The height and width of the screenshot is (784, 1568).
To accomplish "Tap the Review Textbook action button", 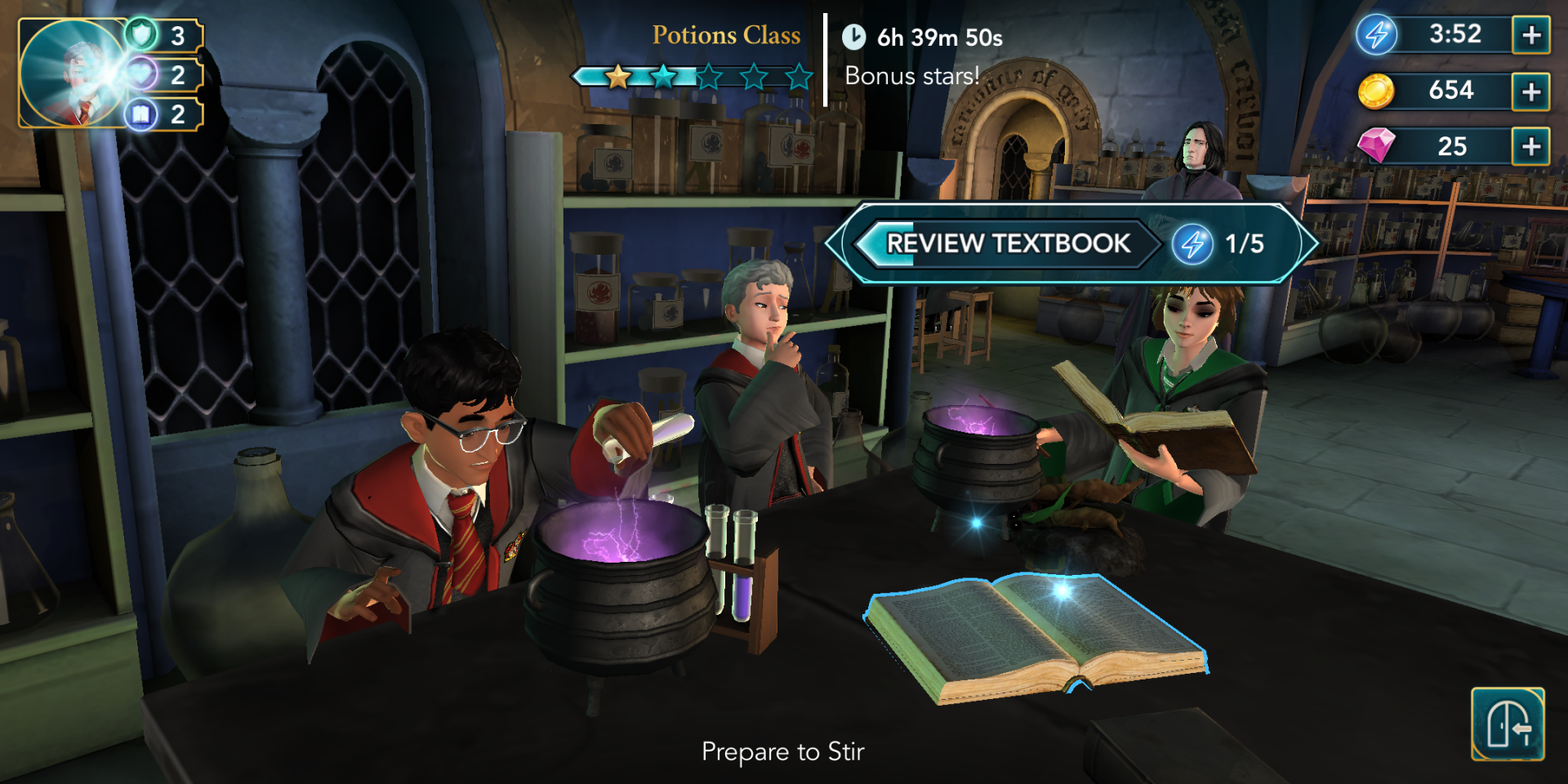I will [x=1009, y=243].
